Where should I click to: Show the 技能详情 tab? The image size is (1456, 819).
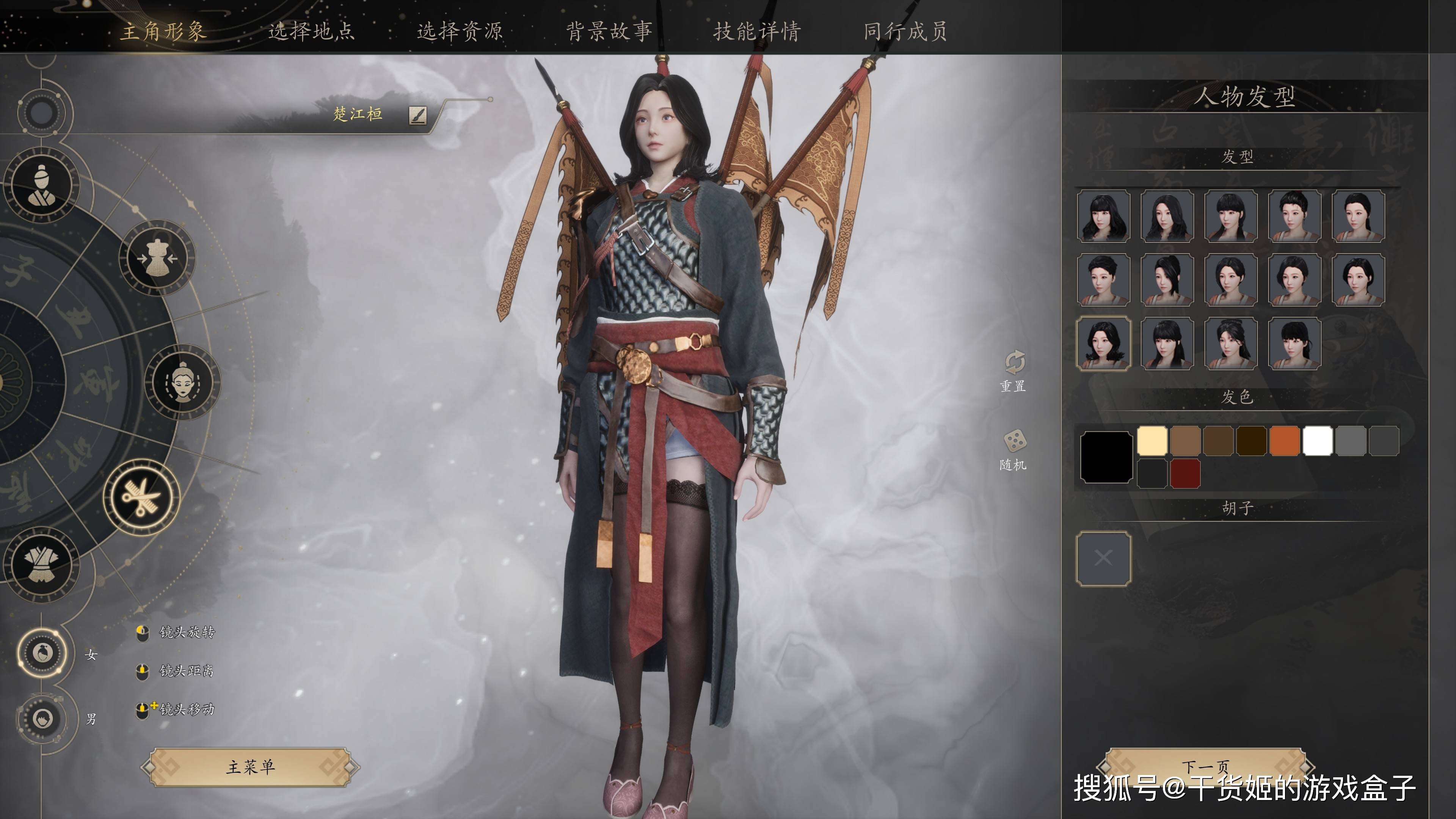pos(757,30)
